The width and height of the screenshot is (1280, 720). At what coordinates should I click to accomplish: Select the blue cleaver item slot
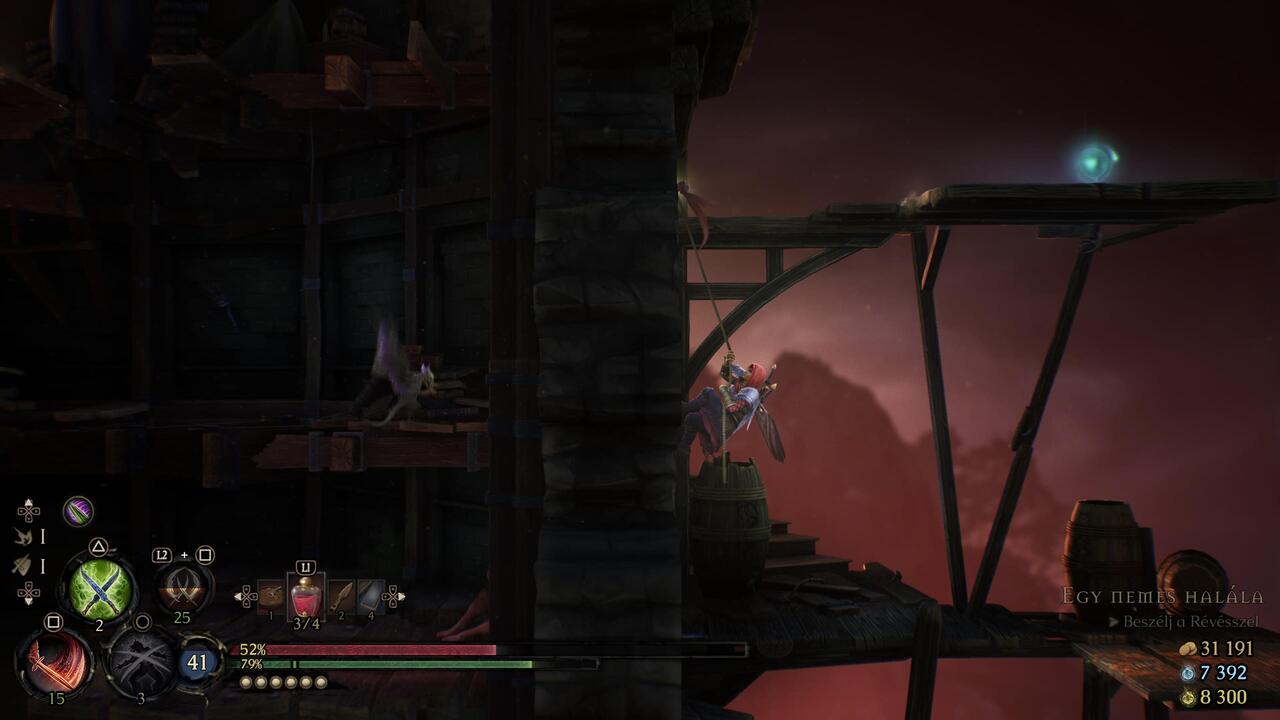click(x=370, y=597)
